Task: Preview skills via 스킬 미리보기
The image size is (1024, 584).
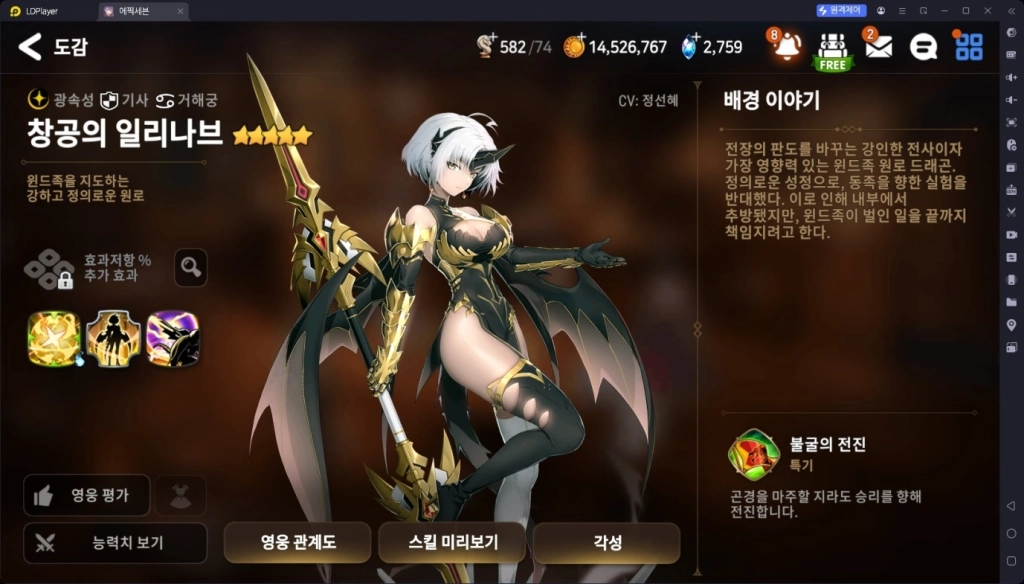Action: pyautogui.click(x=451, y=543)
